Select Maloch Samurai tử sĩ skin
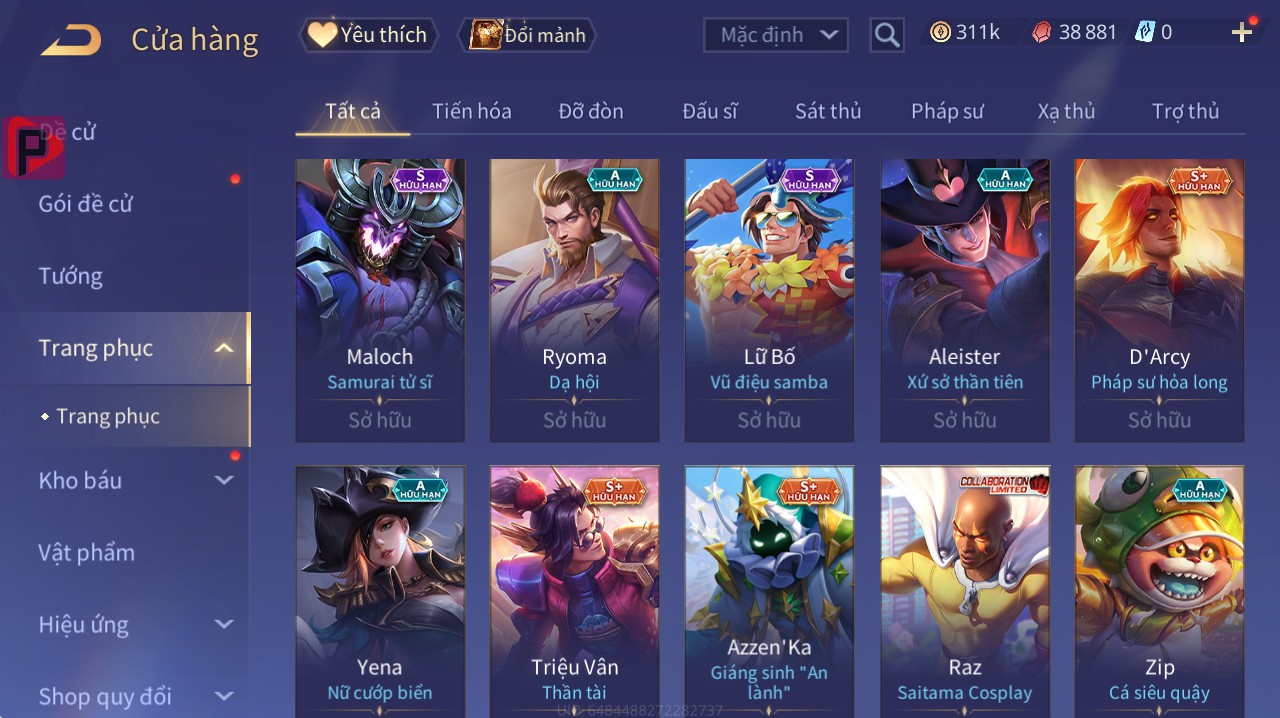Image resolution: width=1280 pixels, height=718 pixels. [380, 300]
